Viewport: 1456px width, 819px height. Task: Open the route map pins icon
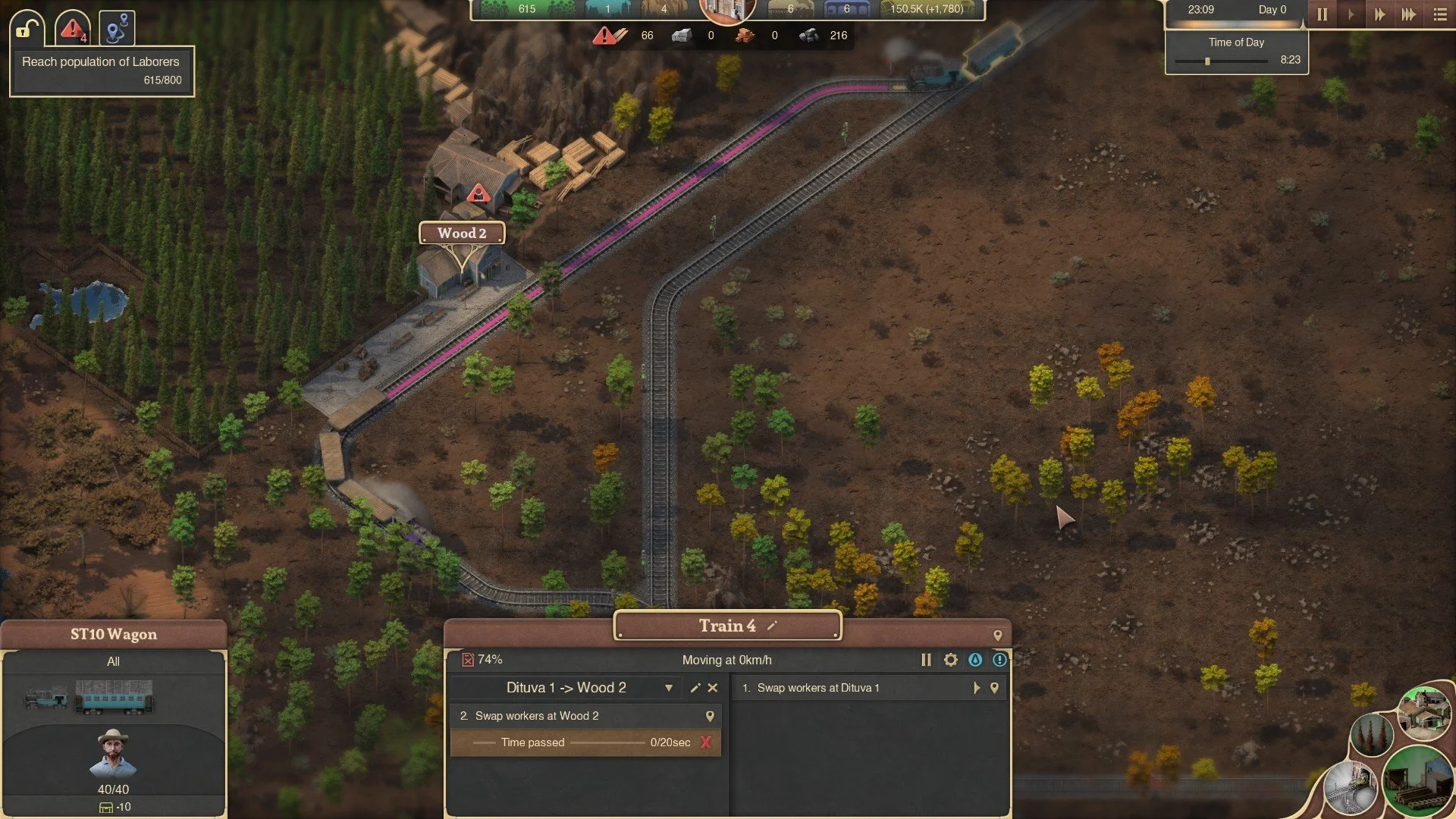[x=117, y=30]
